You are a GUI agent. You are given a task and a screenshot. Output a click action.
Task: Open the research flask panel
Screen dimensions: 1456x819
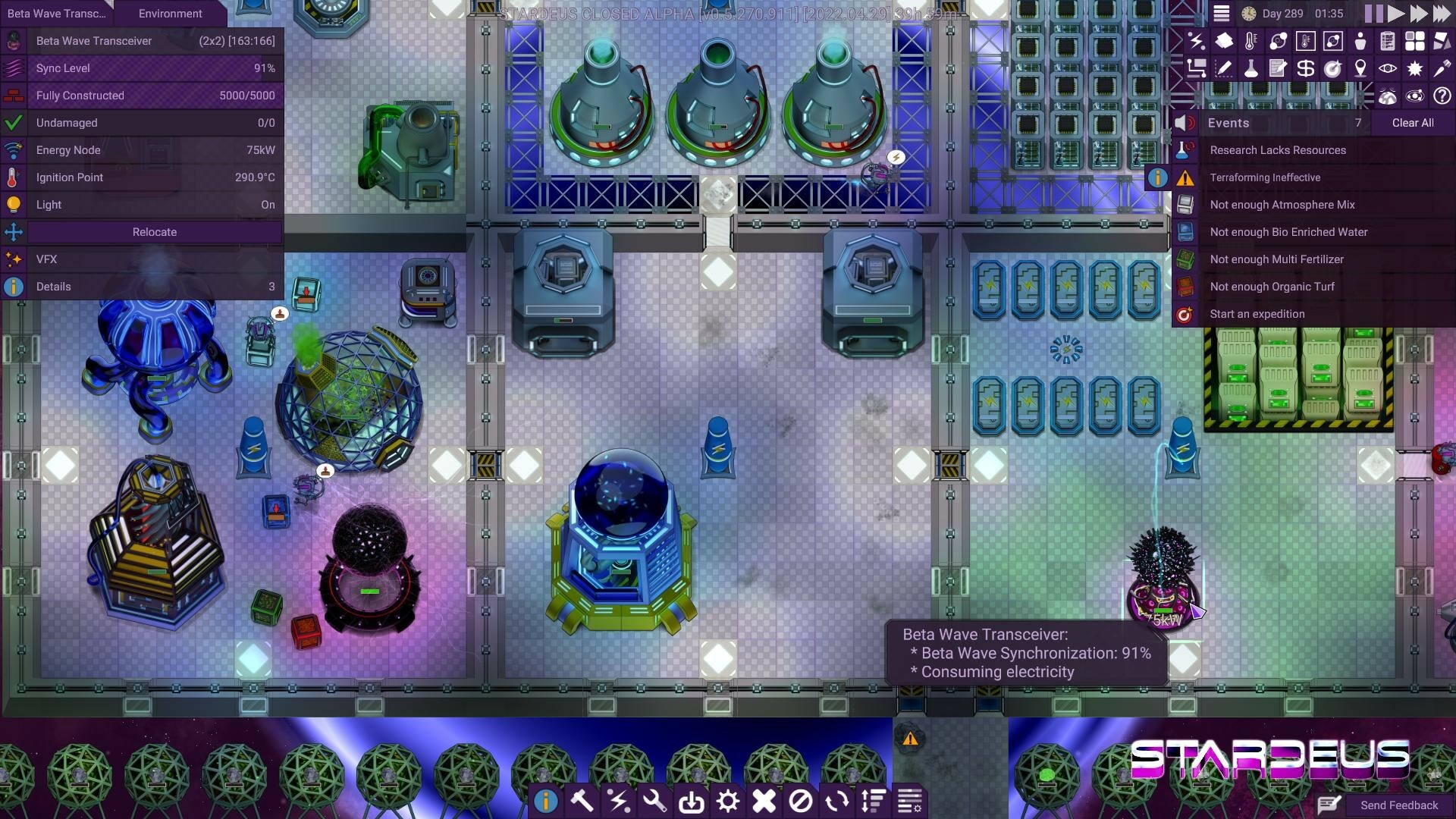1250,68
